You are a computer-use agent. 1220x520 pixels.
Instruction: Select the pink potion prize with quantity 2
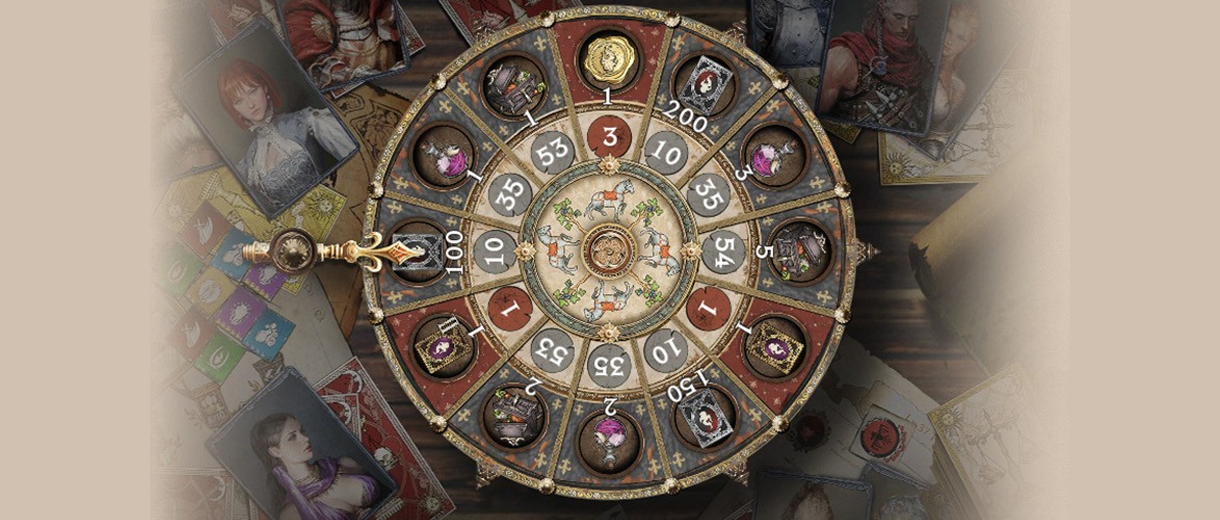tap(608, 439)
